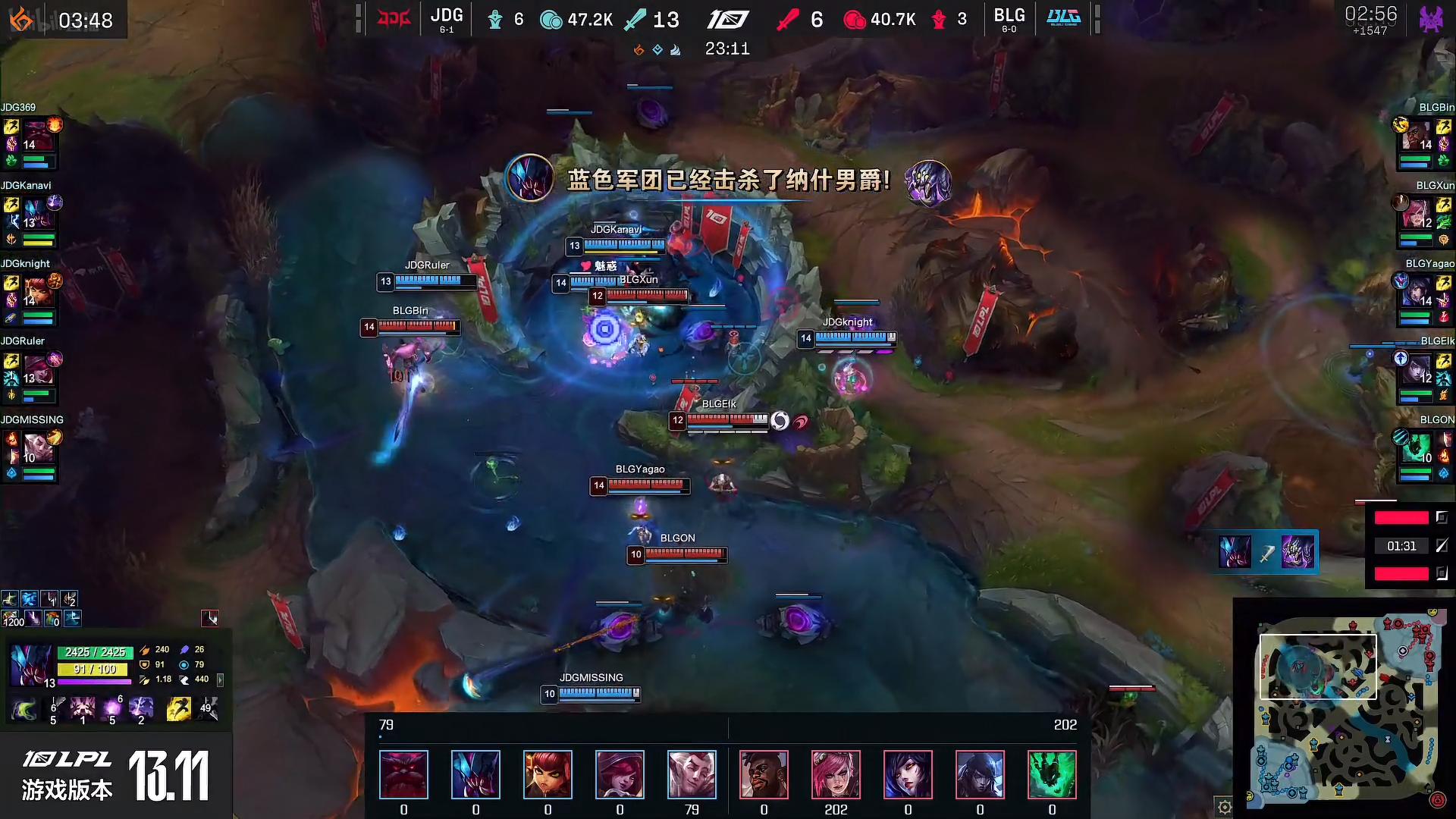
Task: Click the infernal drake icon below the scoreboard
Action: click(637, 49)
